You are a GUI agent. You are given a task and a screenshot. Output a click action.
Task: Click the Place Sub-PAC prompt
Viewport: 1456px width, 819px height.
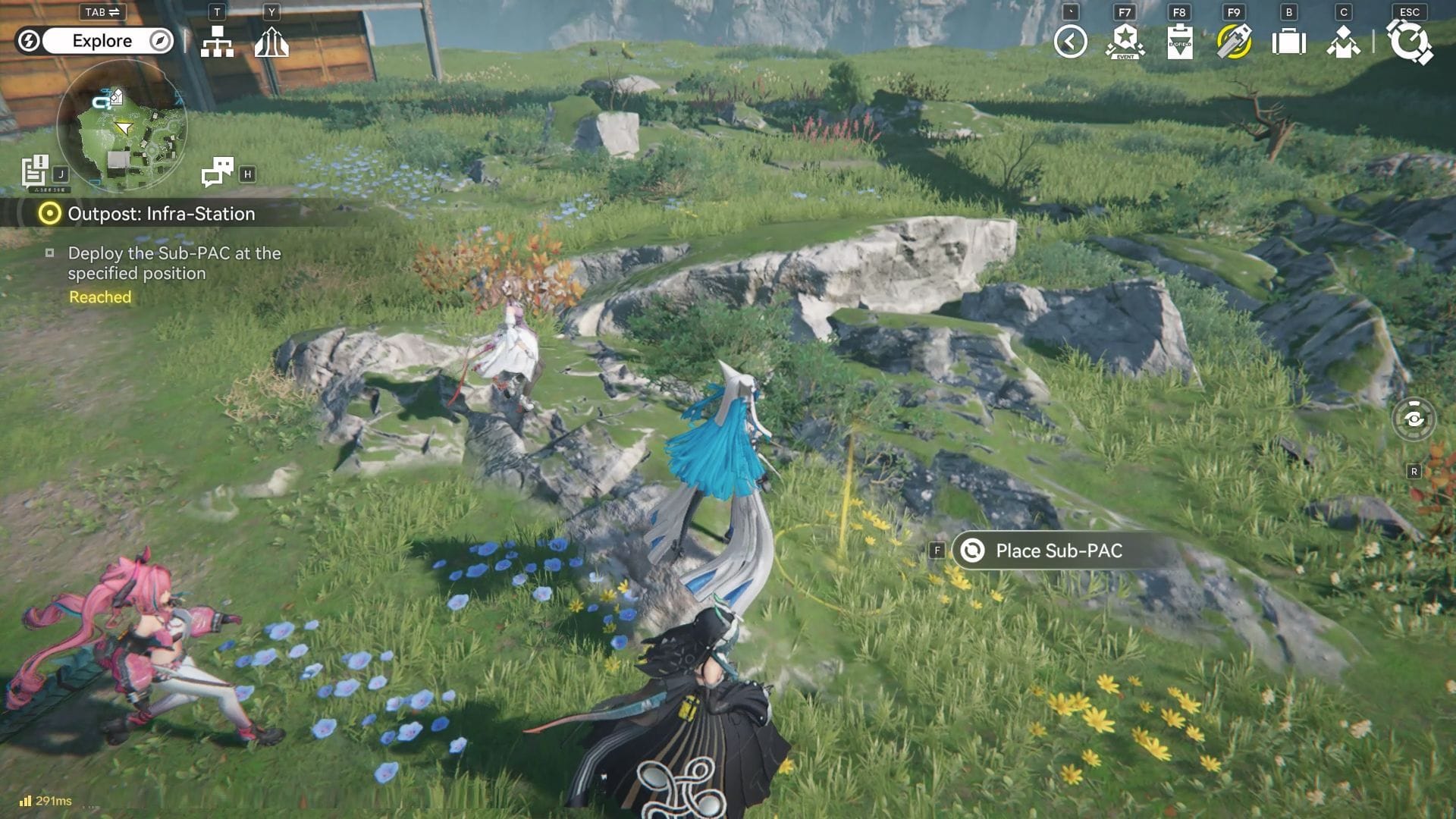click(1058, 551)
